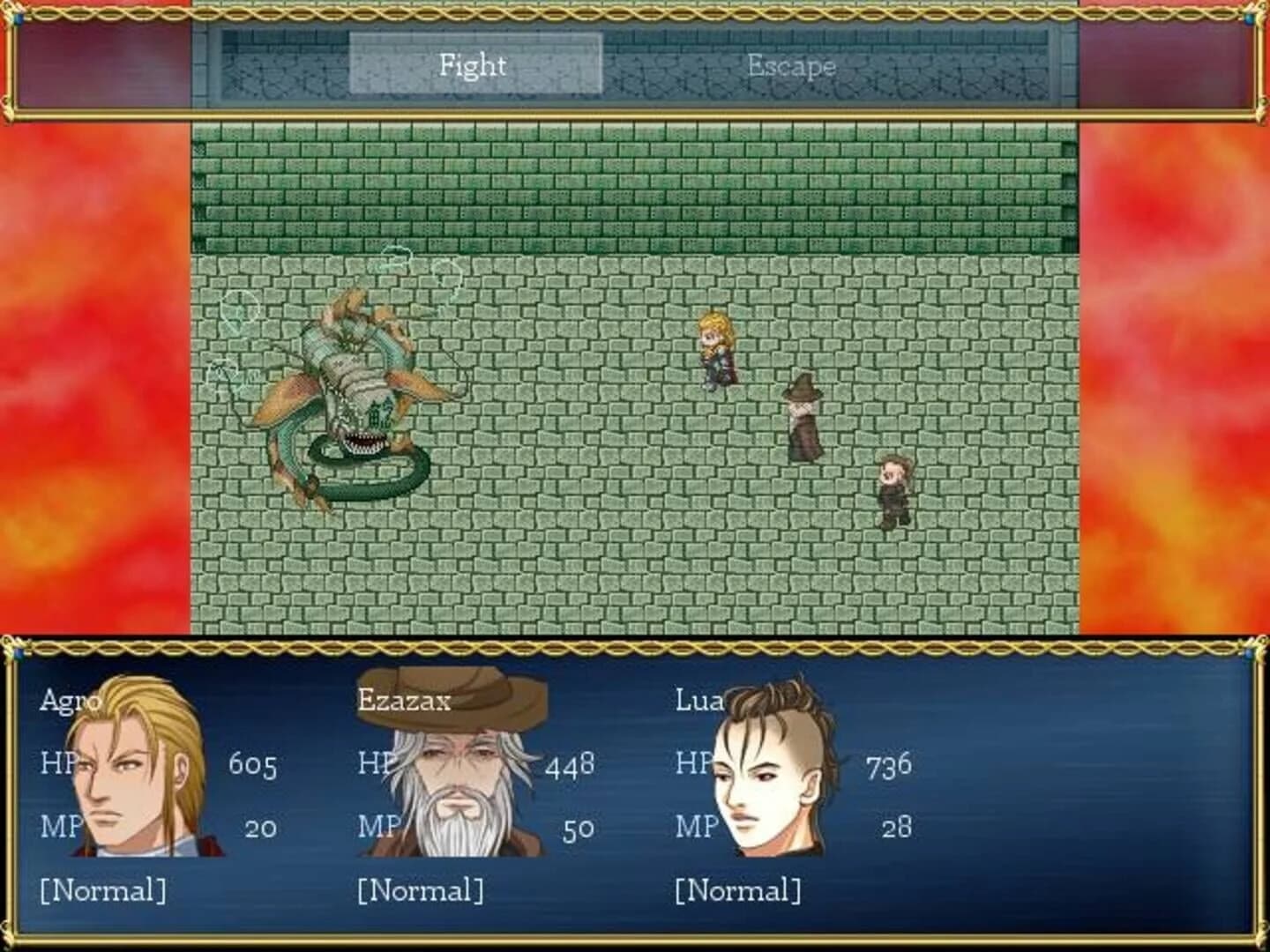Select the Escape command
1270x952 pixels.
click(792, 64)
